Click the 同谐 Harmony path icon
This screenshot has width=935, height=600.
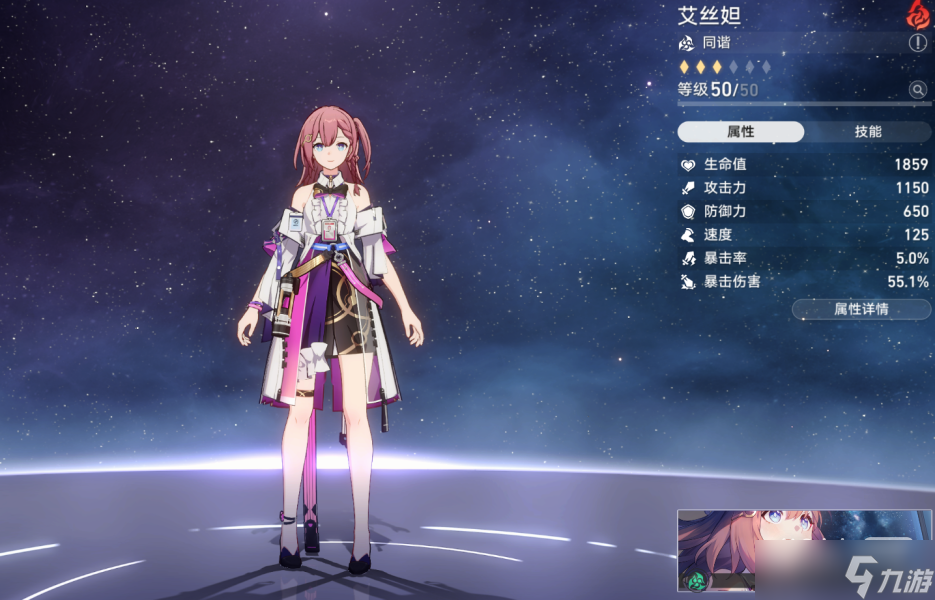(x=686, y=43)
